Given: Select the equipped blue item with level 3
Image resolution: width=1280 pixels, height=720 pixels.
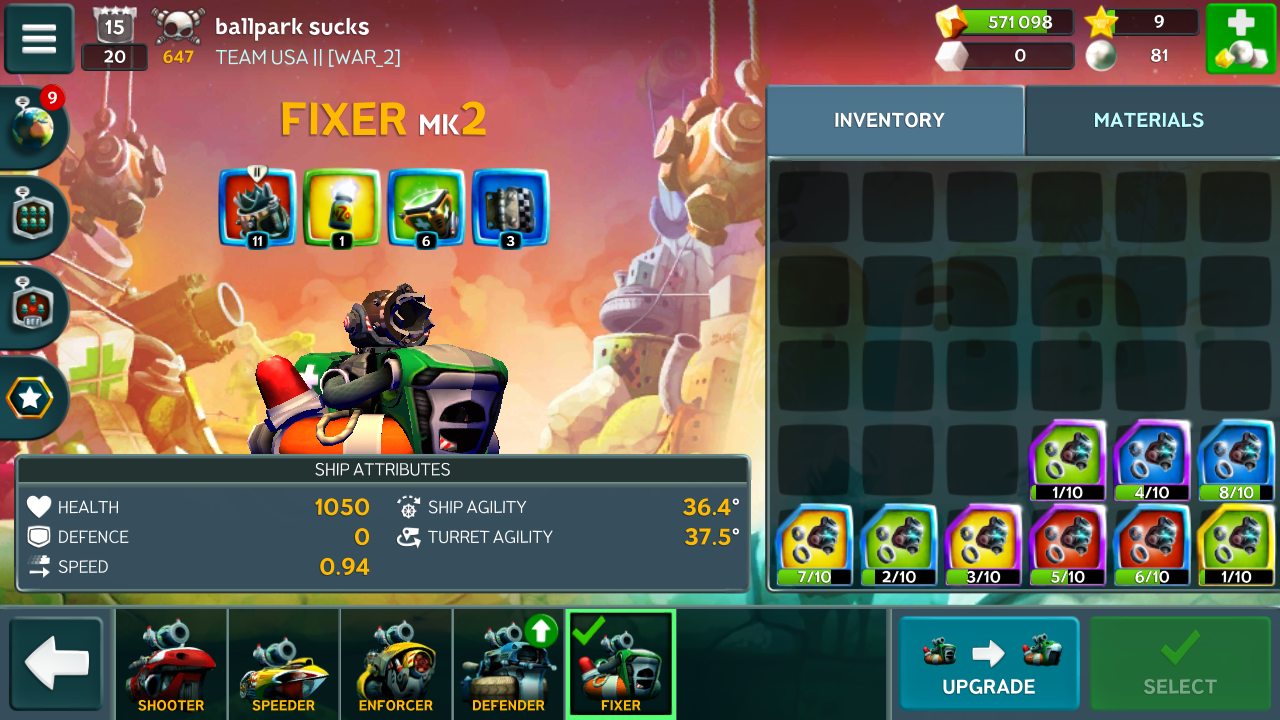Looking at the screenshot, I should point(510,207).
